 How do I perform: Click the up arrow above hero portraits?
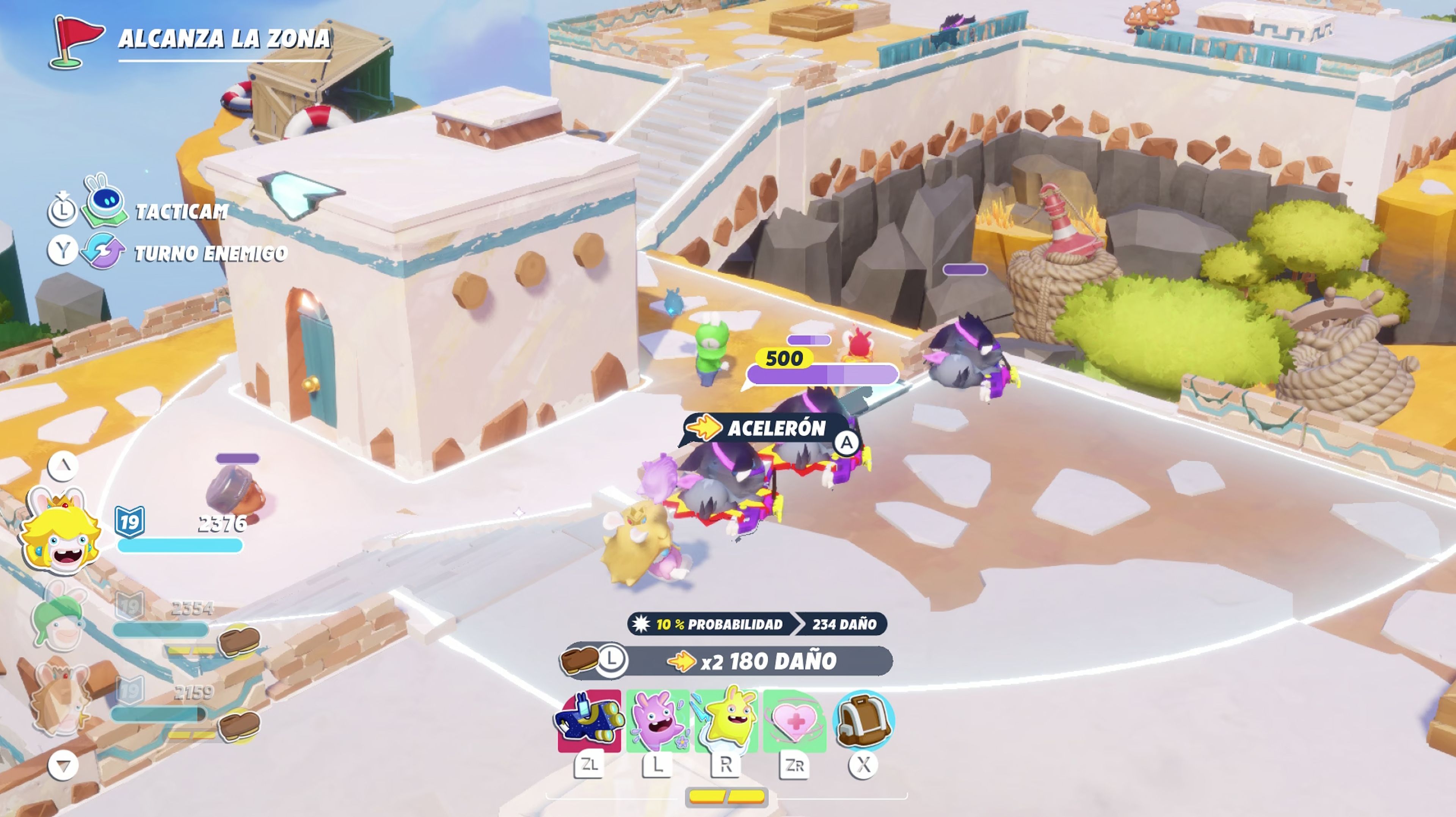tap(63, 466)
